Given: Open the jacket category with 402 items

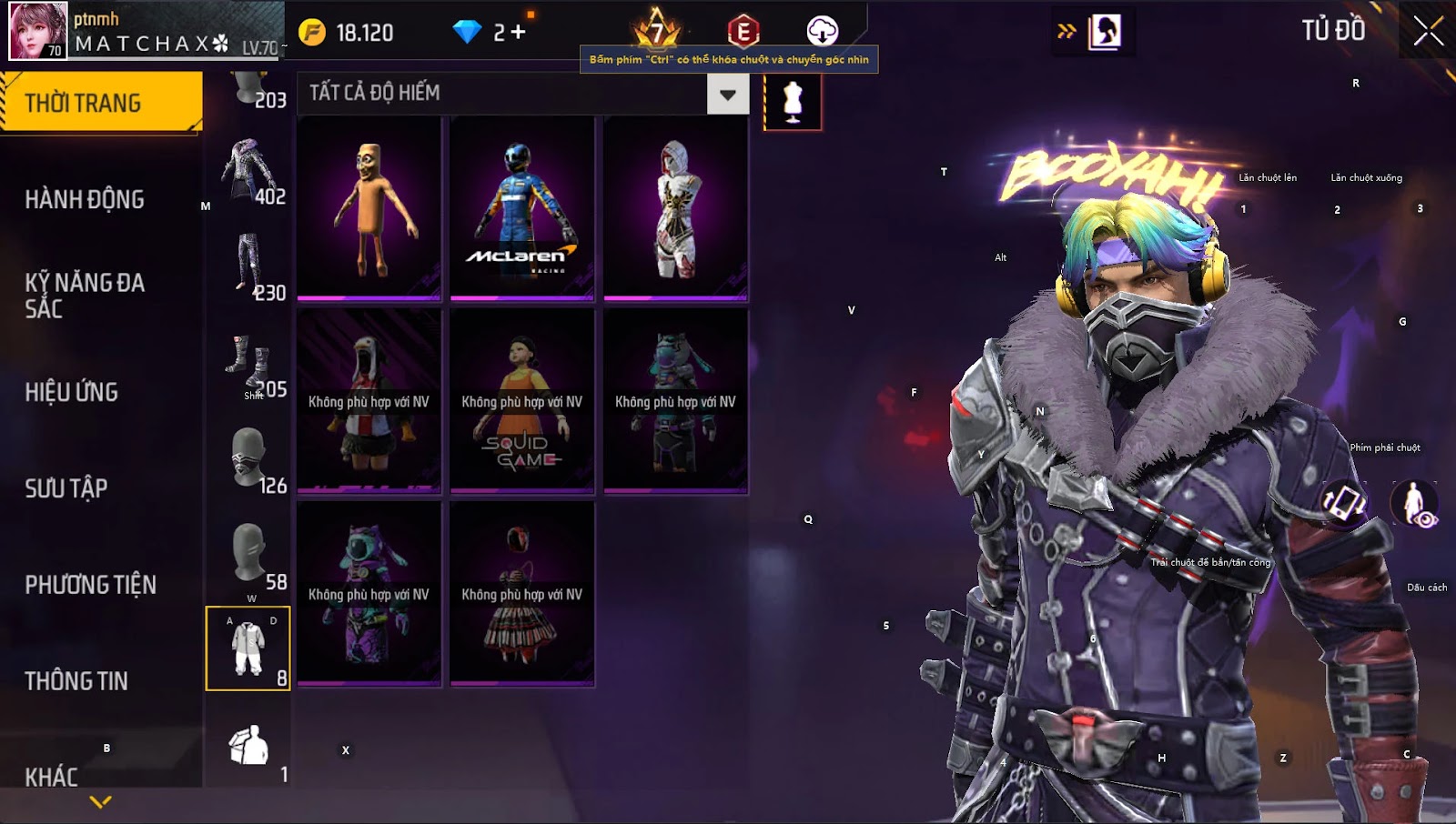Looking at the screenshot, I should pos(249,172).
